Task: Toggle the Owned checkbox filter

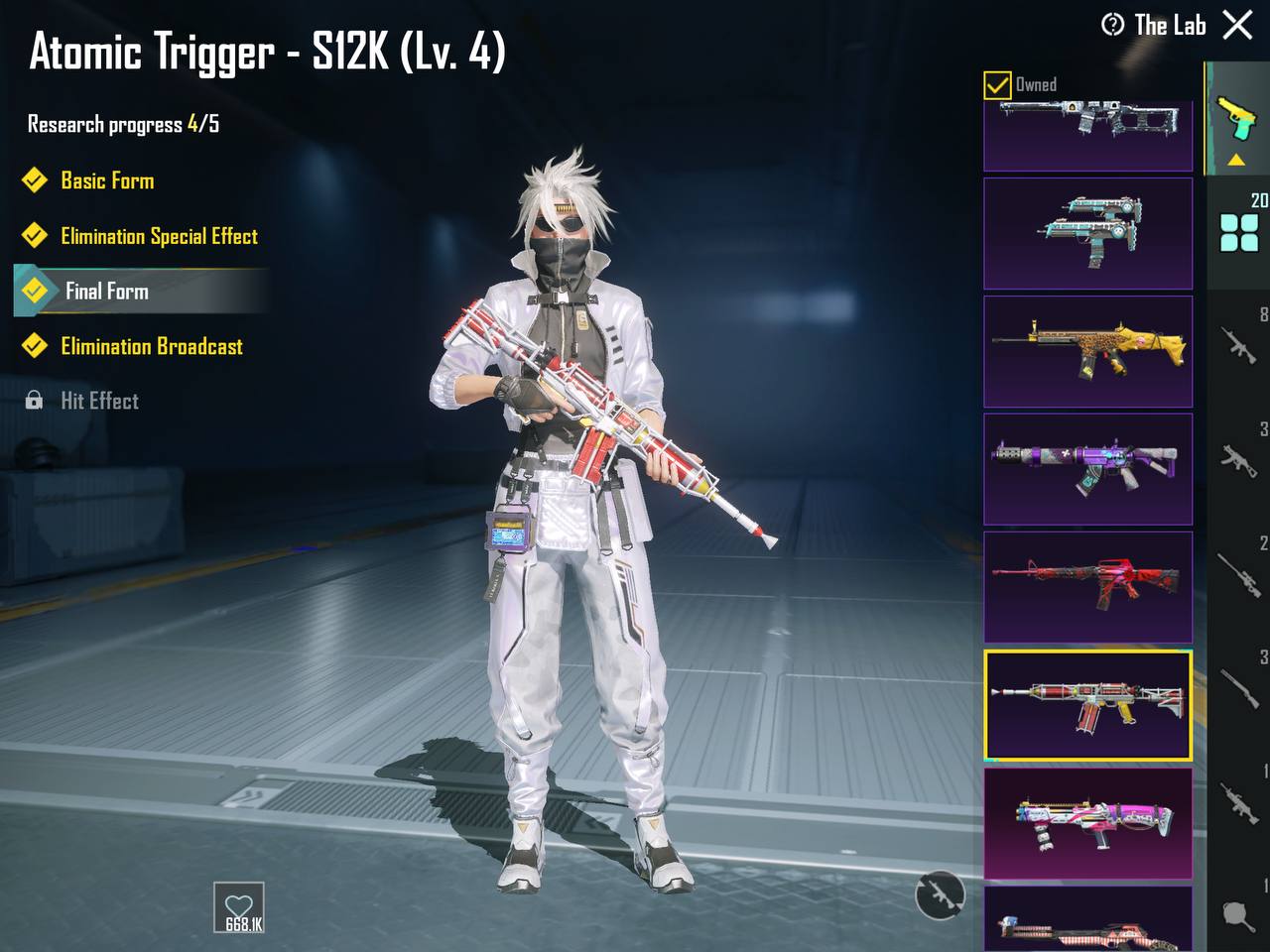Action: [997, 85]
